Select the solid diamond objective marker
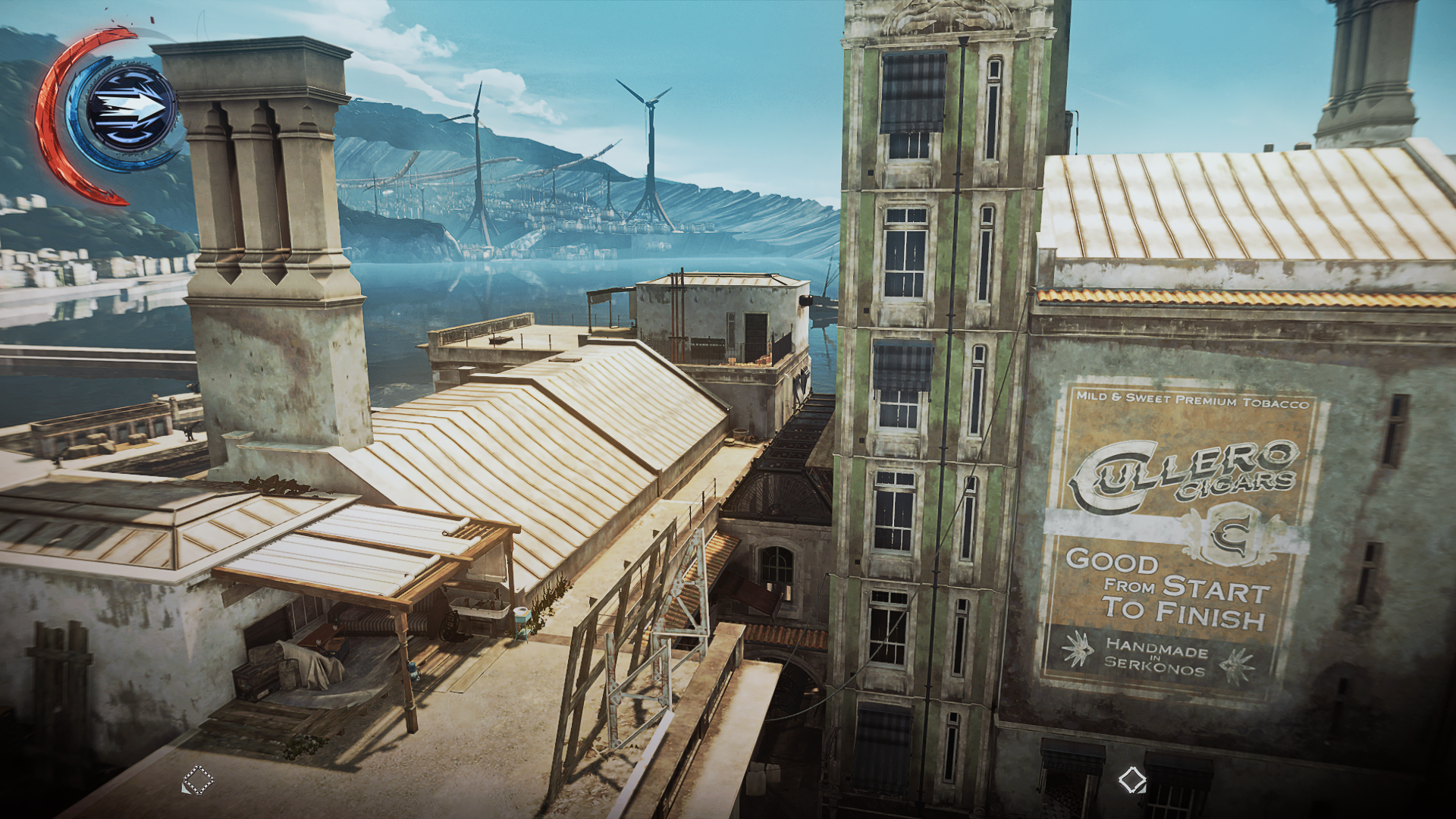This screenshot has height=819, width=1456. point(1132,780)
